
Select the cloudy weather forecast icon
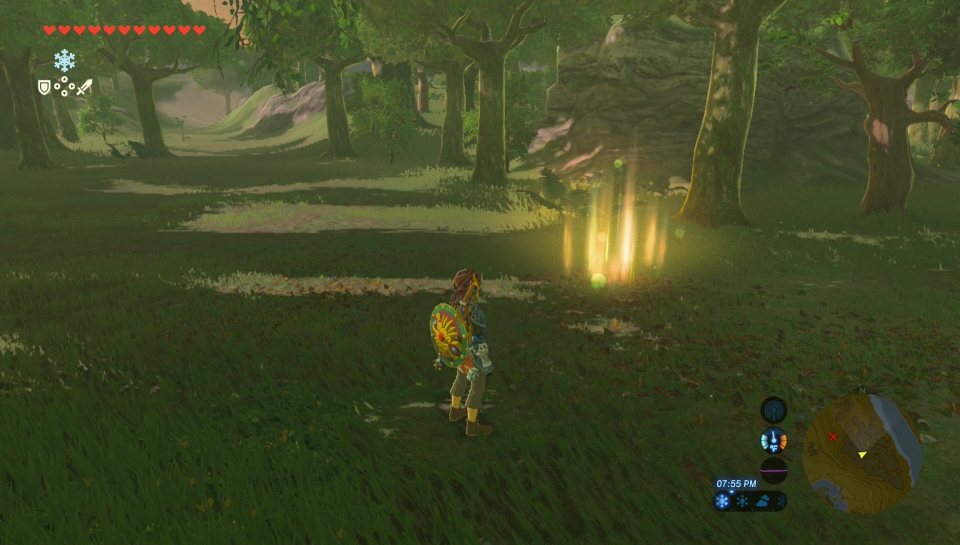coord(762,502)
